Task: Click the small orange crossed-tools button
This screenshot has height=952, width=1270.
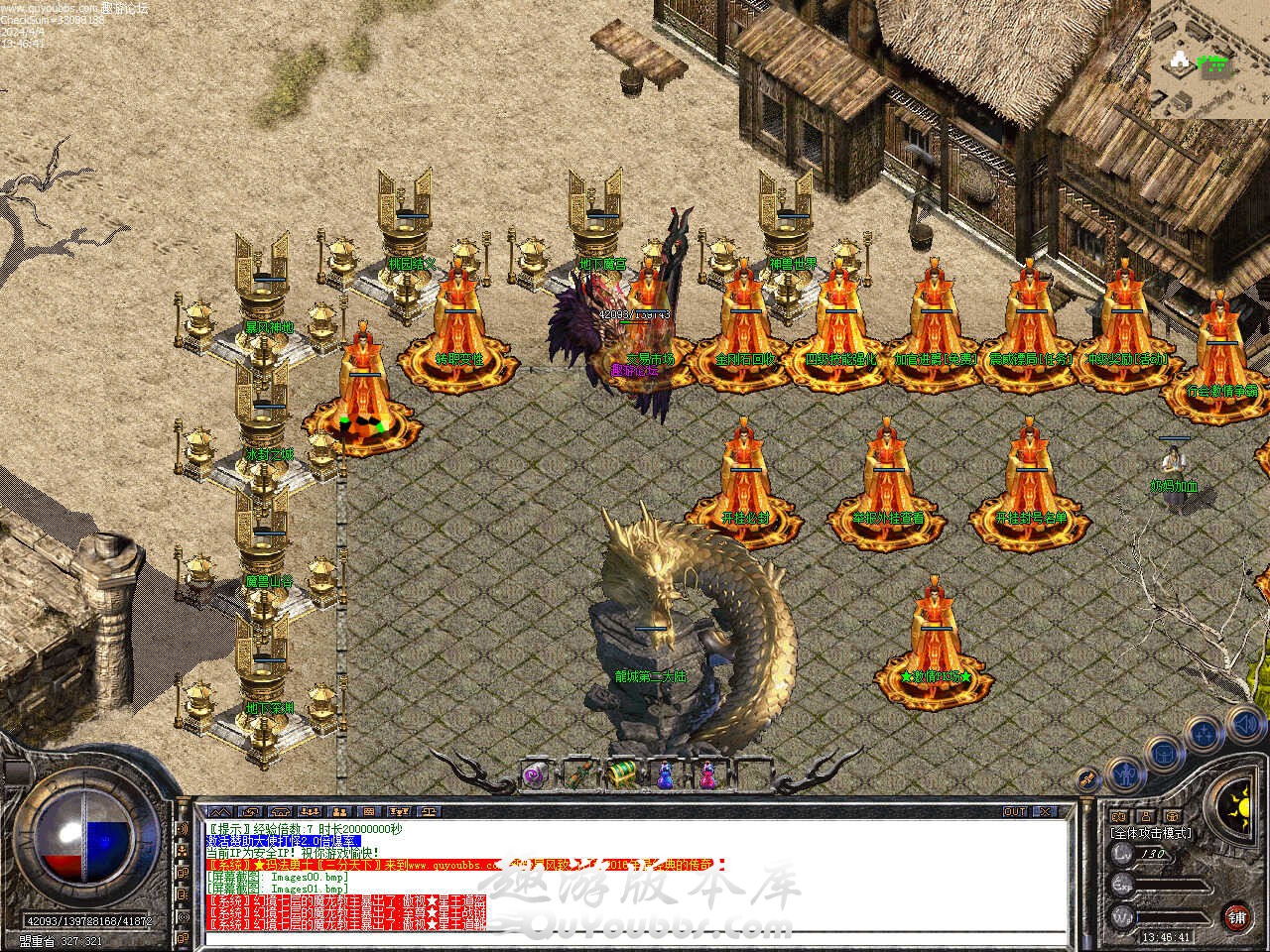Action: click(1088, 780)
